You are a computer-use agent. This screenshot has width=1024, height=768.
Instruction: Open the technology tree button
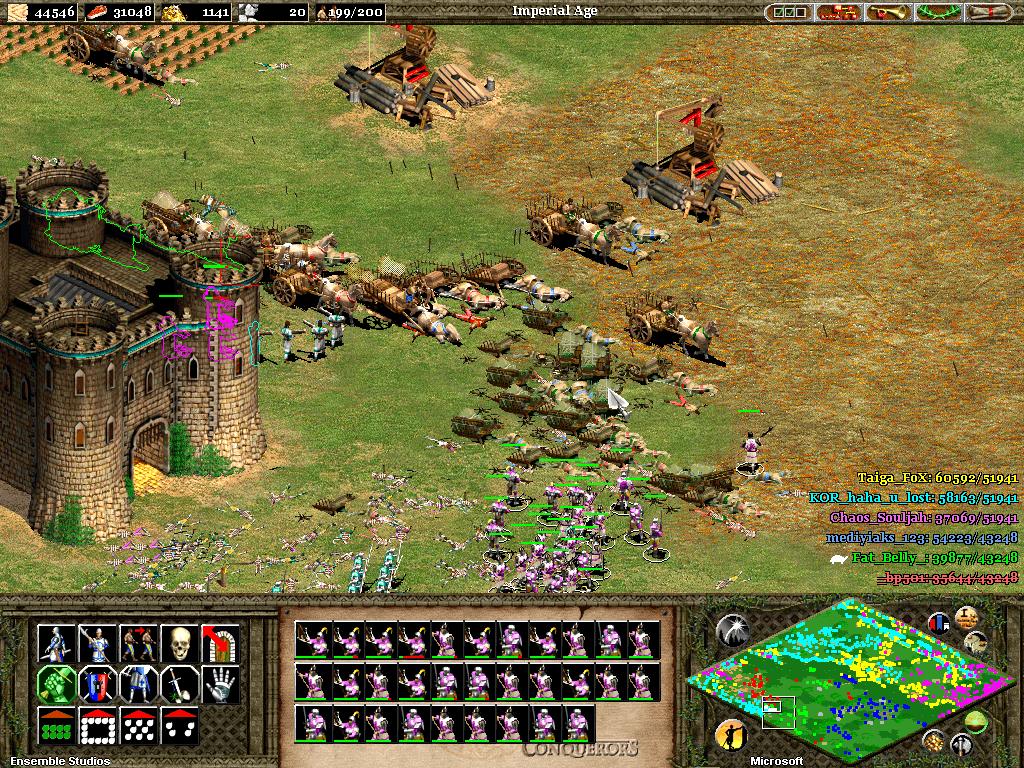click(x=838, y=13)
